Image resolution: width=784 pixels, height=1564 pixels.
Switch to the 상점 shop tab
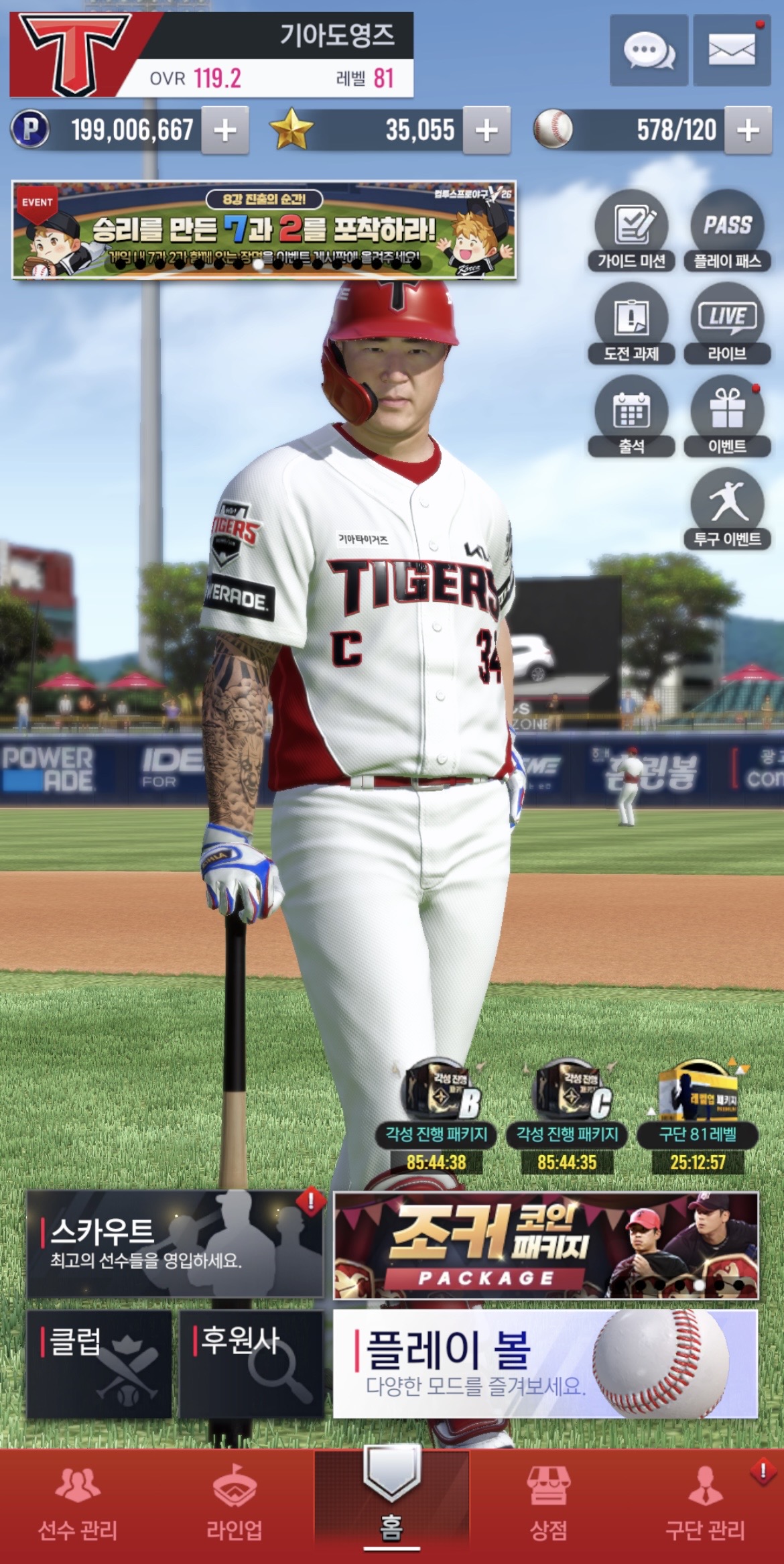(x=548, y=1508)
